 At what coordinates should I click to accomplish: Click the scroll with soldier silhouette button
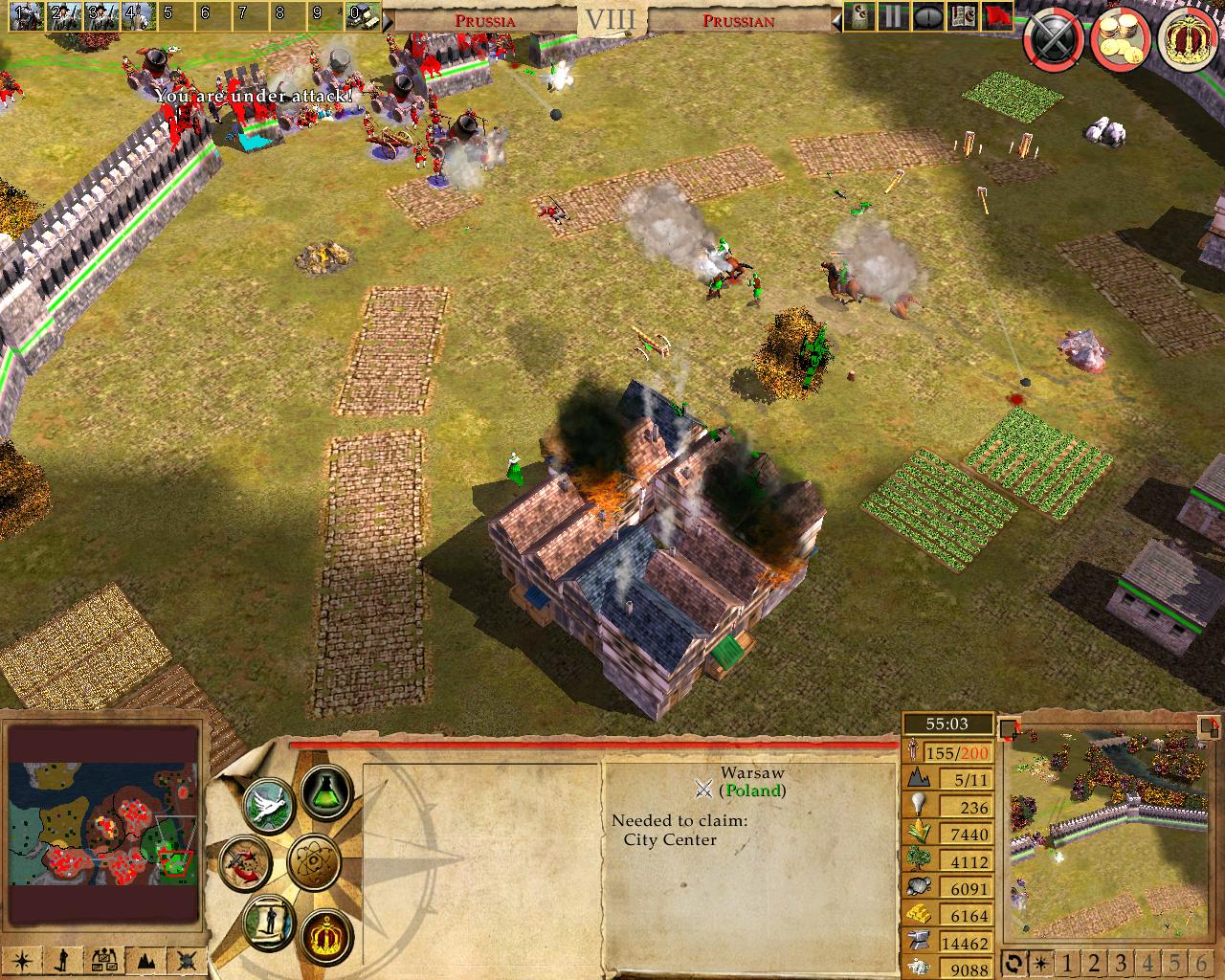coord(268,919)
